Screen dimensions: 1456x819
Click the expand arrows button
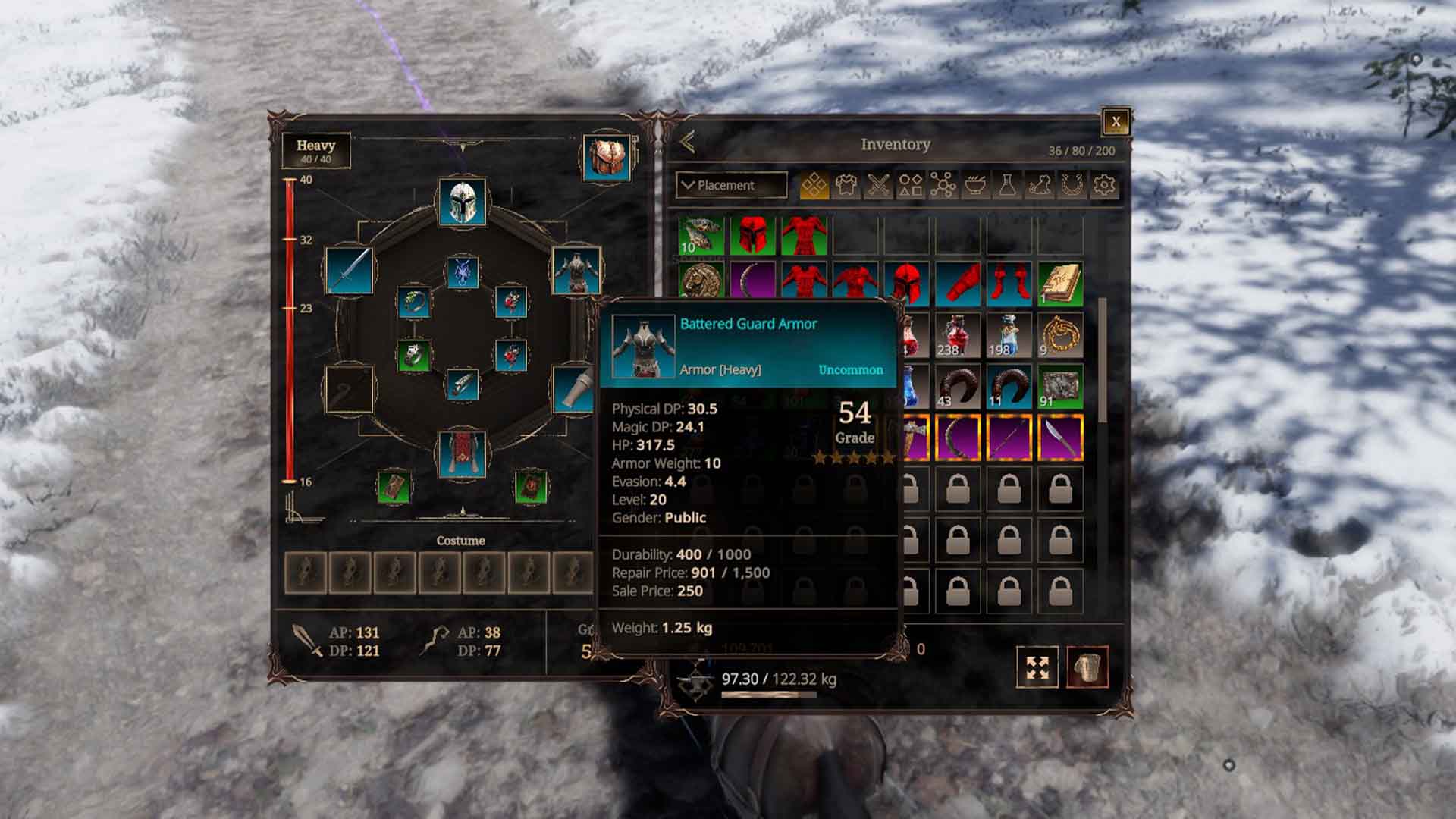pyautogui.click(x=1037, y=667)
